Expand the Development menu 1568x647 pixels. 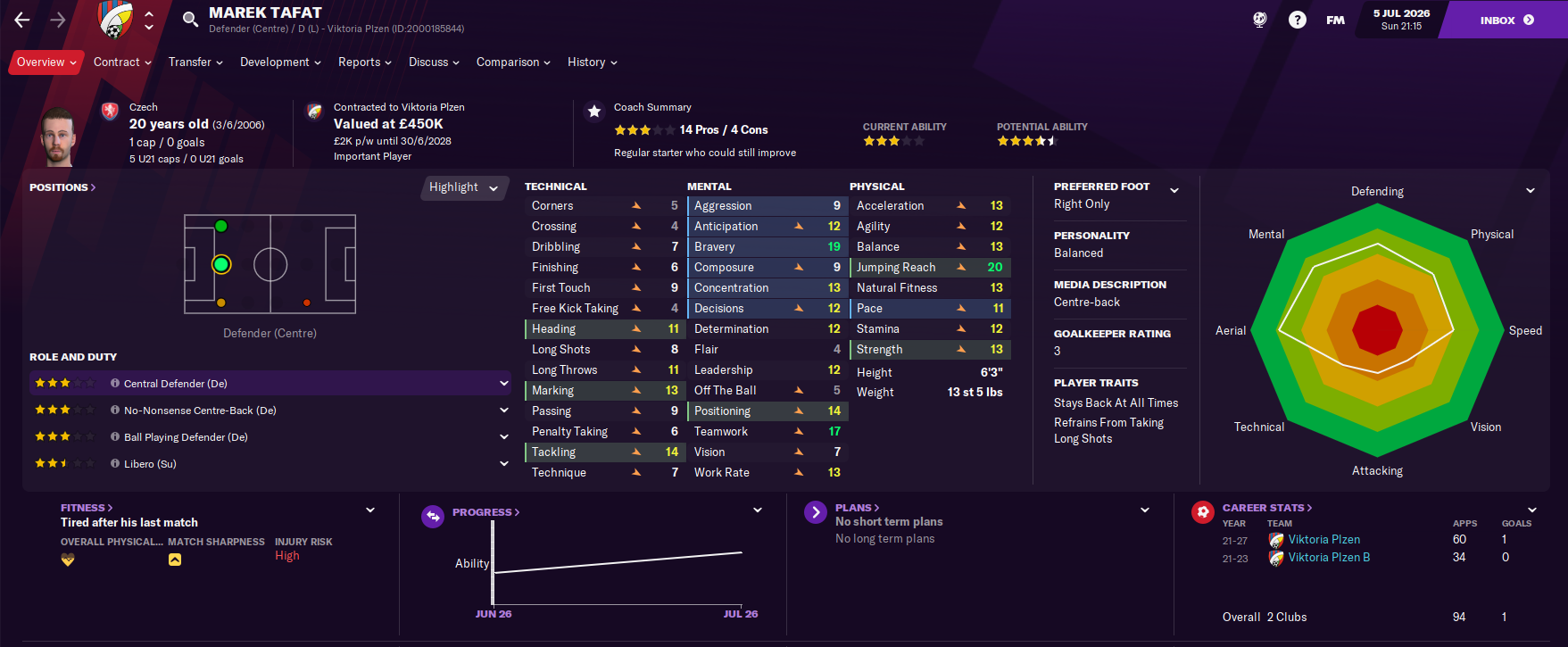pos(280,62)
